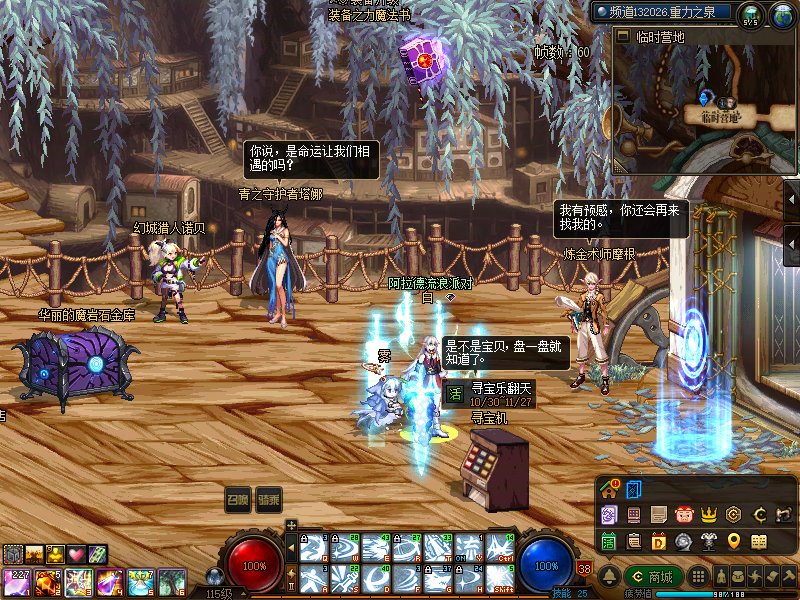The width and height of the screenshot is (800, 600).
Task: Click the 召唤 summon button
Action: tap(238, 500)
